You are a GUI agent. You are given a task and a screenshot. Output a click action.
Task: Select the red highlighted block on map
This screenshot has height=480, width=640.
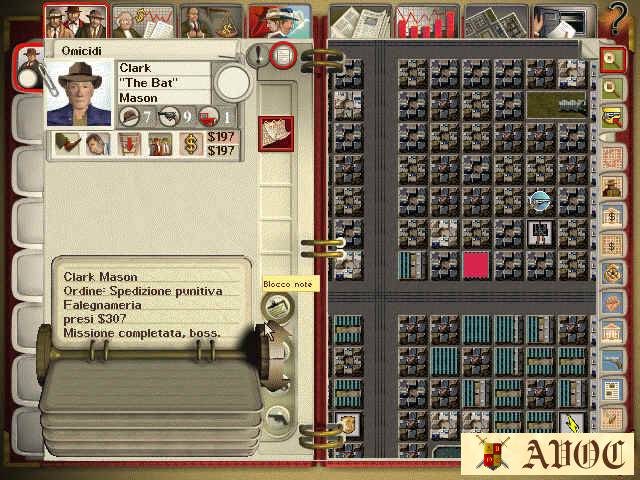click(476, 264)
